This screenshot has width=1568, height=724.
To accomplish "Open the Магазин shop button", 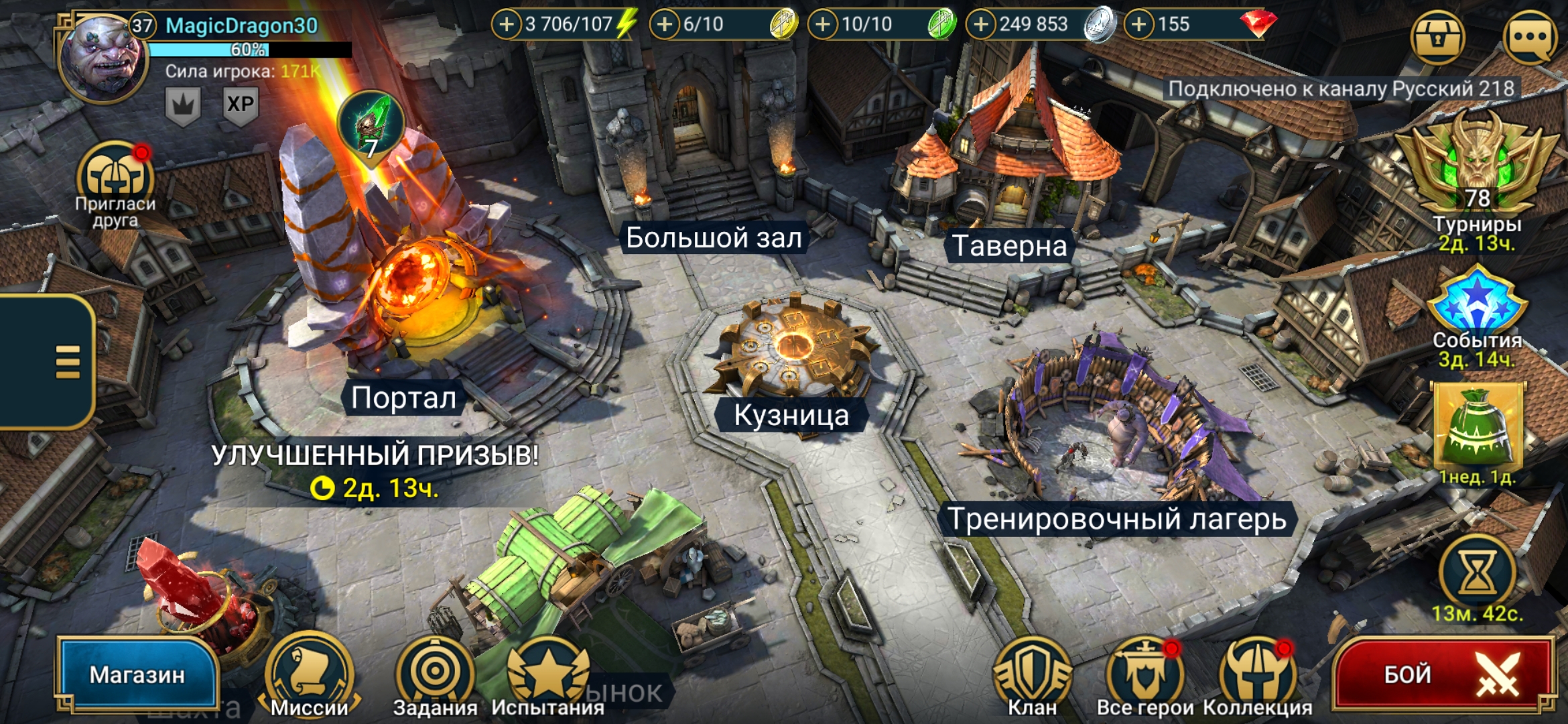I will tap(137, 674).
